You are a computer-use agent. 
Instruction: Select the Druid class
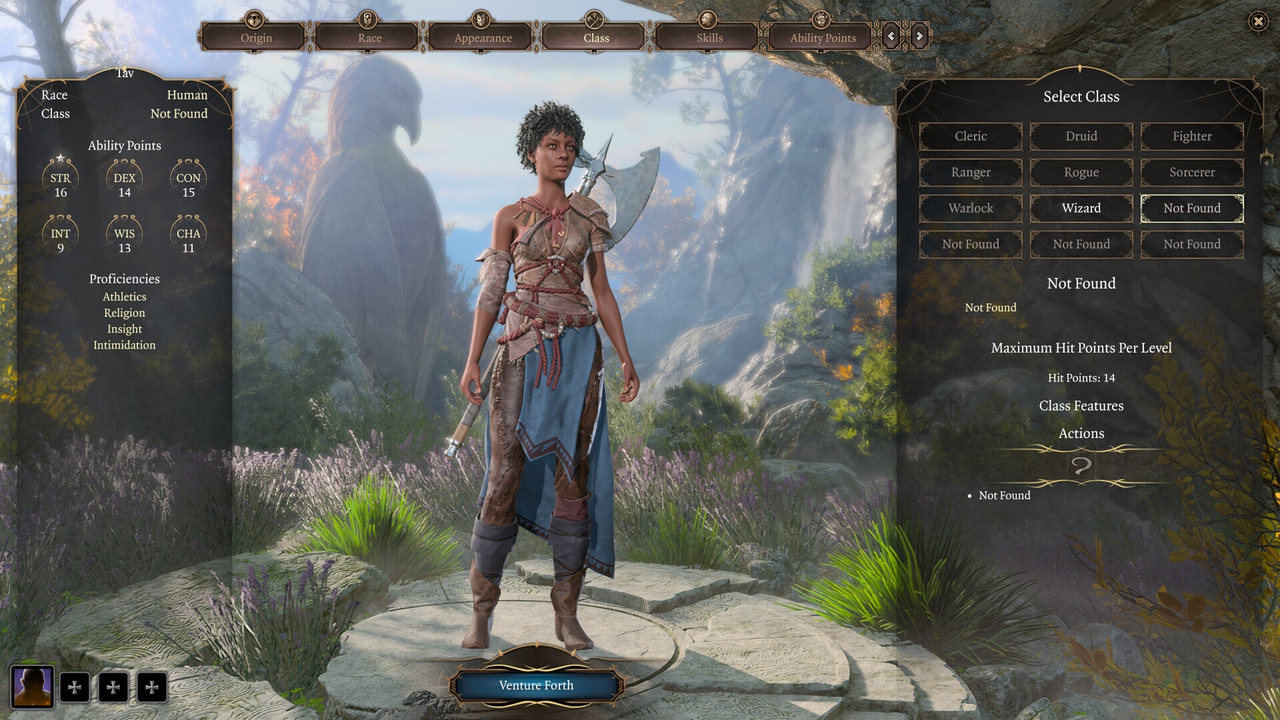(1081, 136)
